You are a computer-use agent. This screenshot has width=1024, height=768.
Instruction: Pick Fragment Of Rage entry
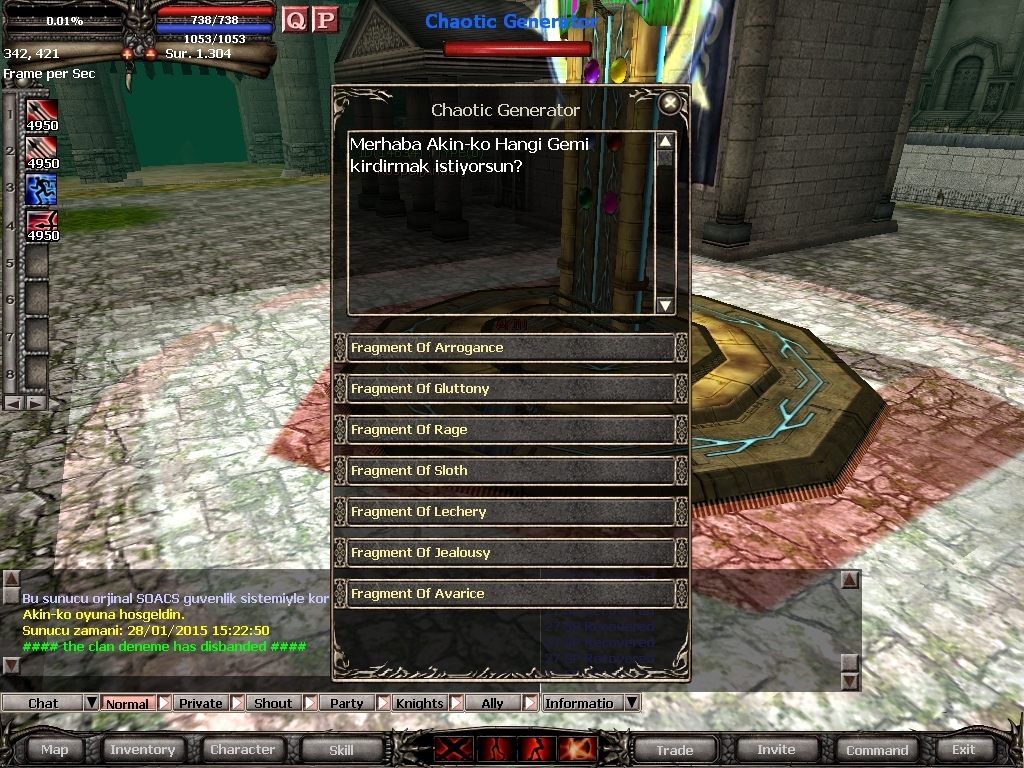[x=510, y=430]
